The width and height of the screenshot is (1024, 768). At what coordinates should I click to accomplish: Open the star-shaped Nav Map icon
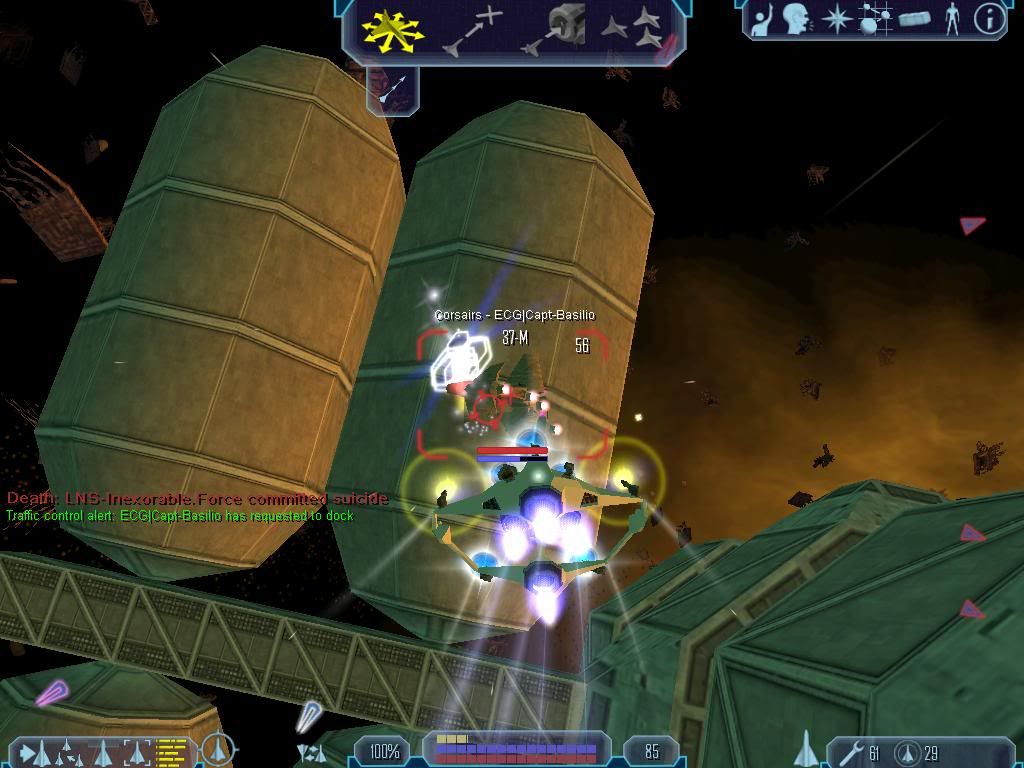click(834, 19)
